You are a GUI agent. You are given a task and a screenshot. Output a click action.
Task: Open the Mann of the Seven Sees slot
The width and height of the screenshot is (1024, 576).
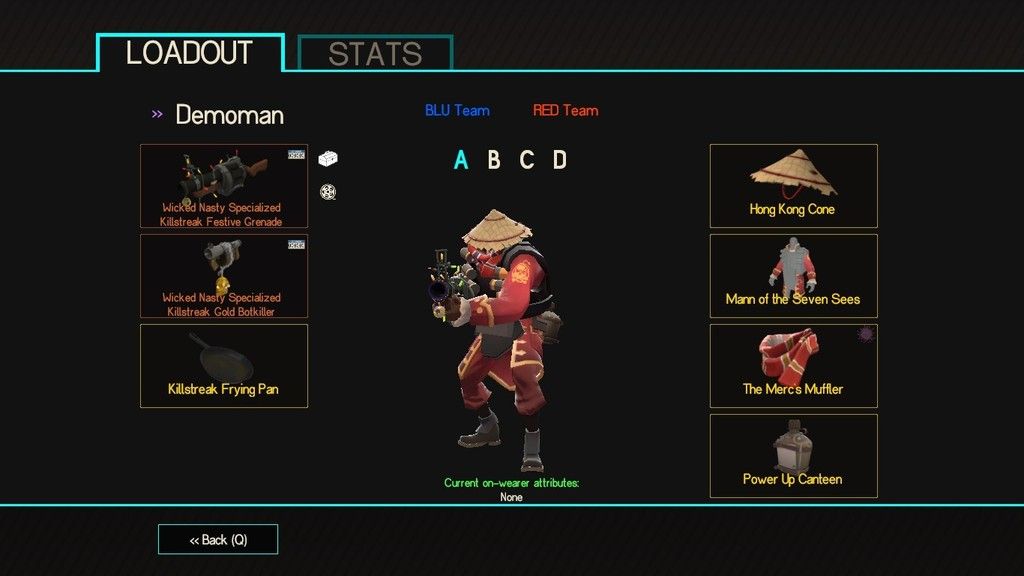[793, 276]
